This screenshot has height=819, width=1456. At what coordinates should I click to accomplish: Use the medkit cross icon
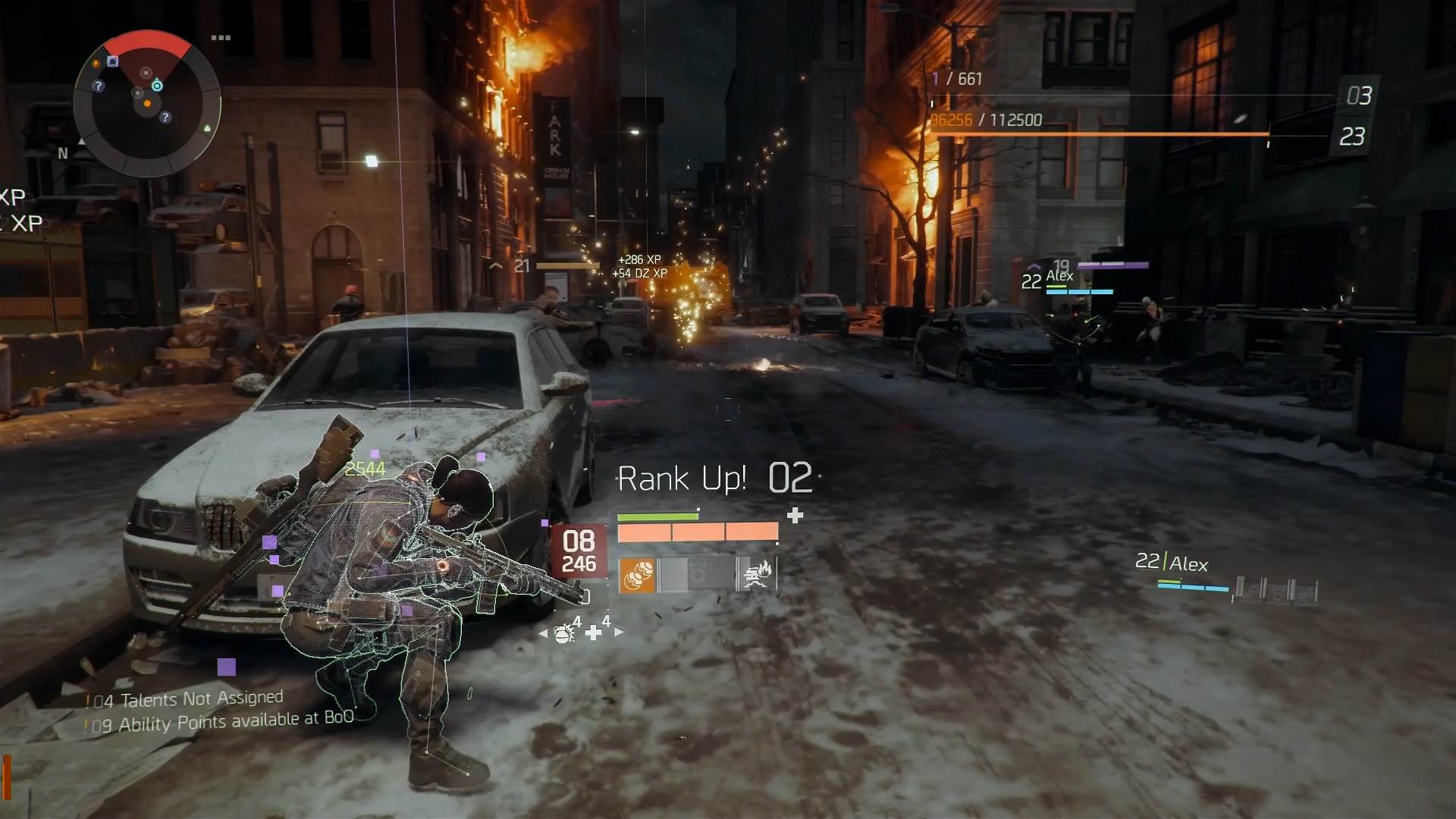pos(594,632)
